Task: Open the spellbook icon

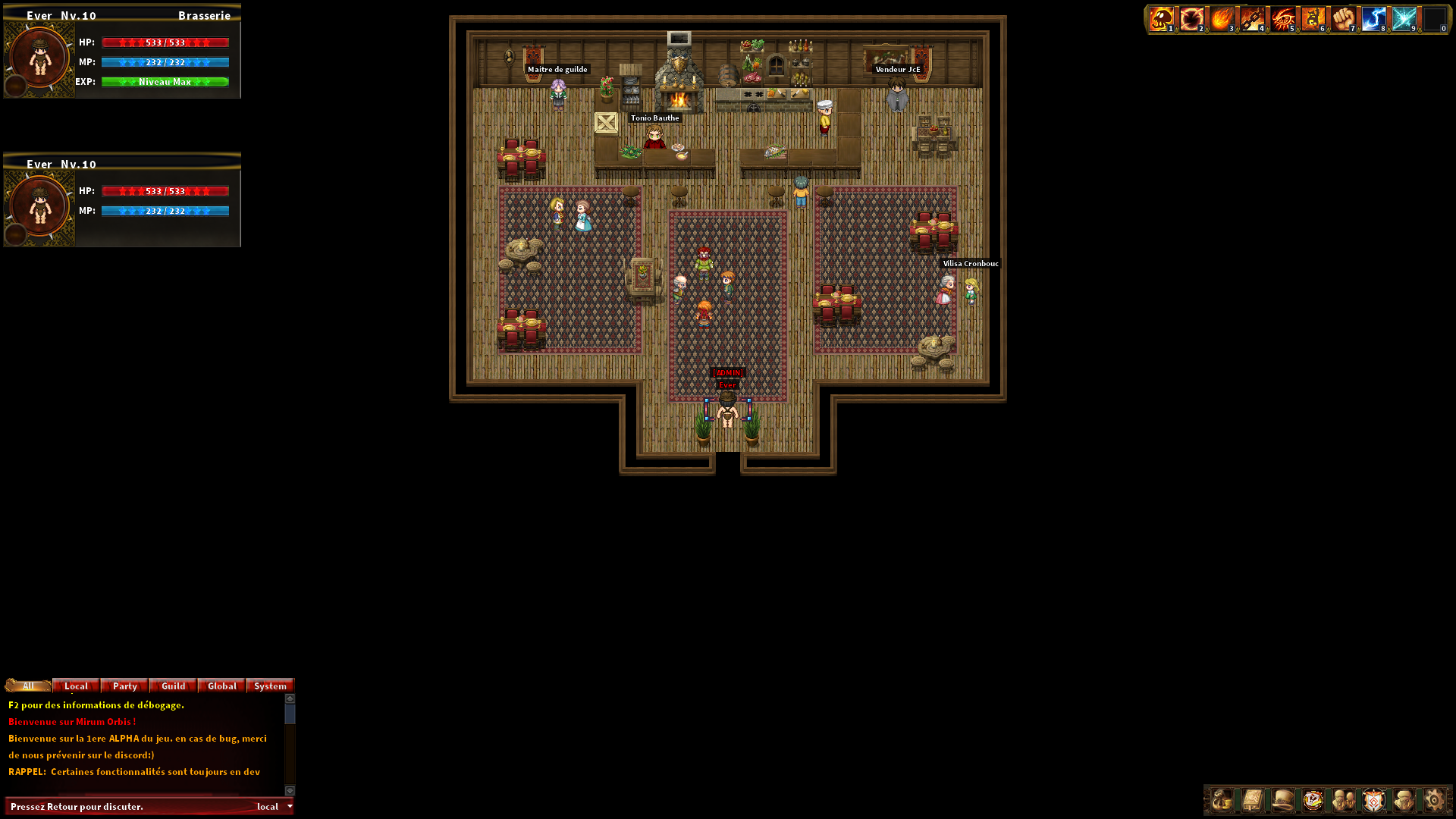Action: [1253, 801]
